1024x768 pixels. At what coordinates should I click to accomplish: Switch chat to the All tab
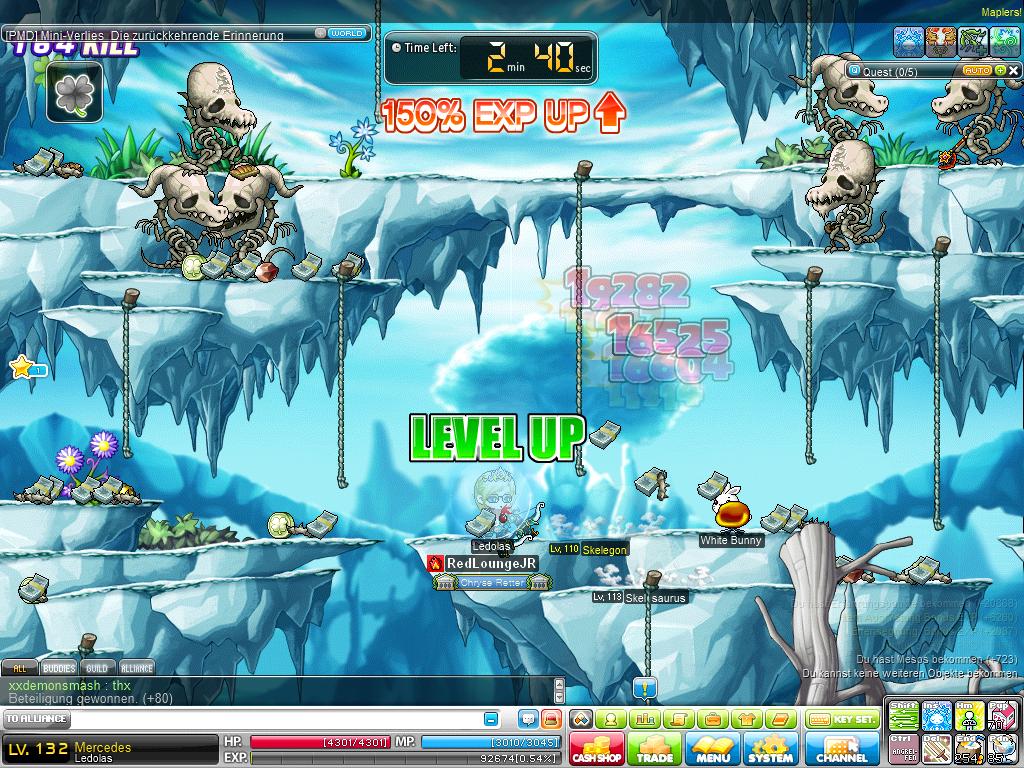pyautogui.click(x=19, y=668)
